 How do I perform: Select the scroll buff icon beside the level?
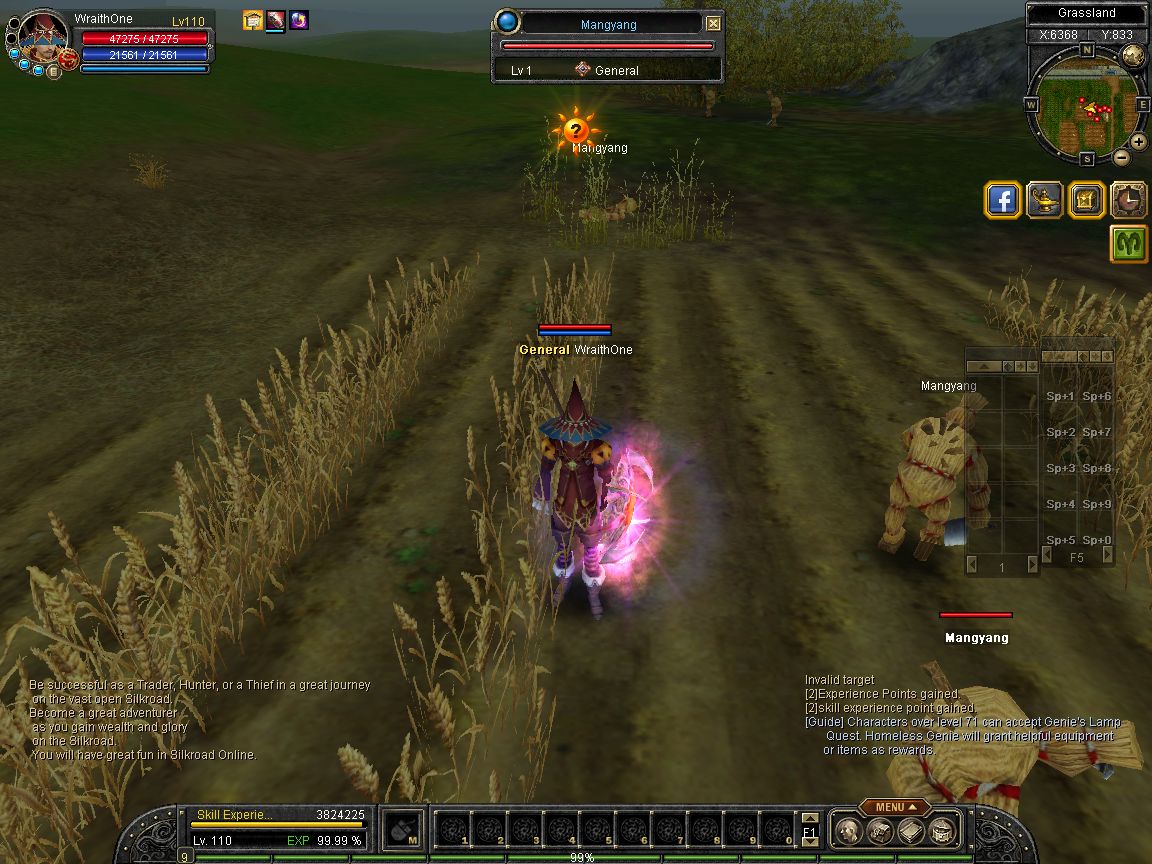252,20
